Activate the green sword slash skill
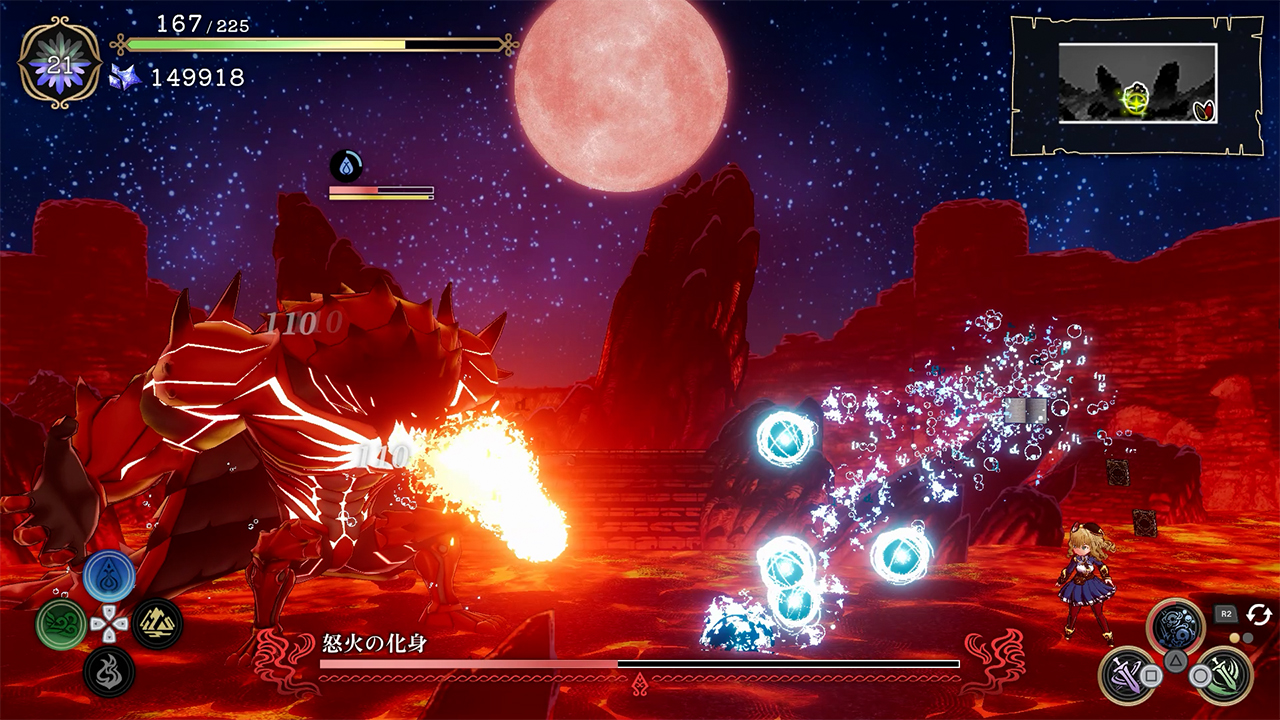This screenshot has width=1280, height=720. 1223,675
